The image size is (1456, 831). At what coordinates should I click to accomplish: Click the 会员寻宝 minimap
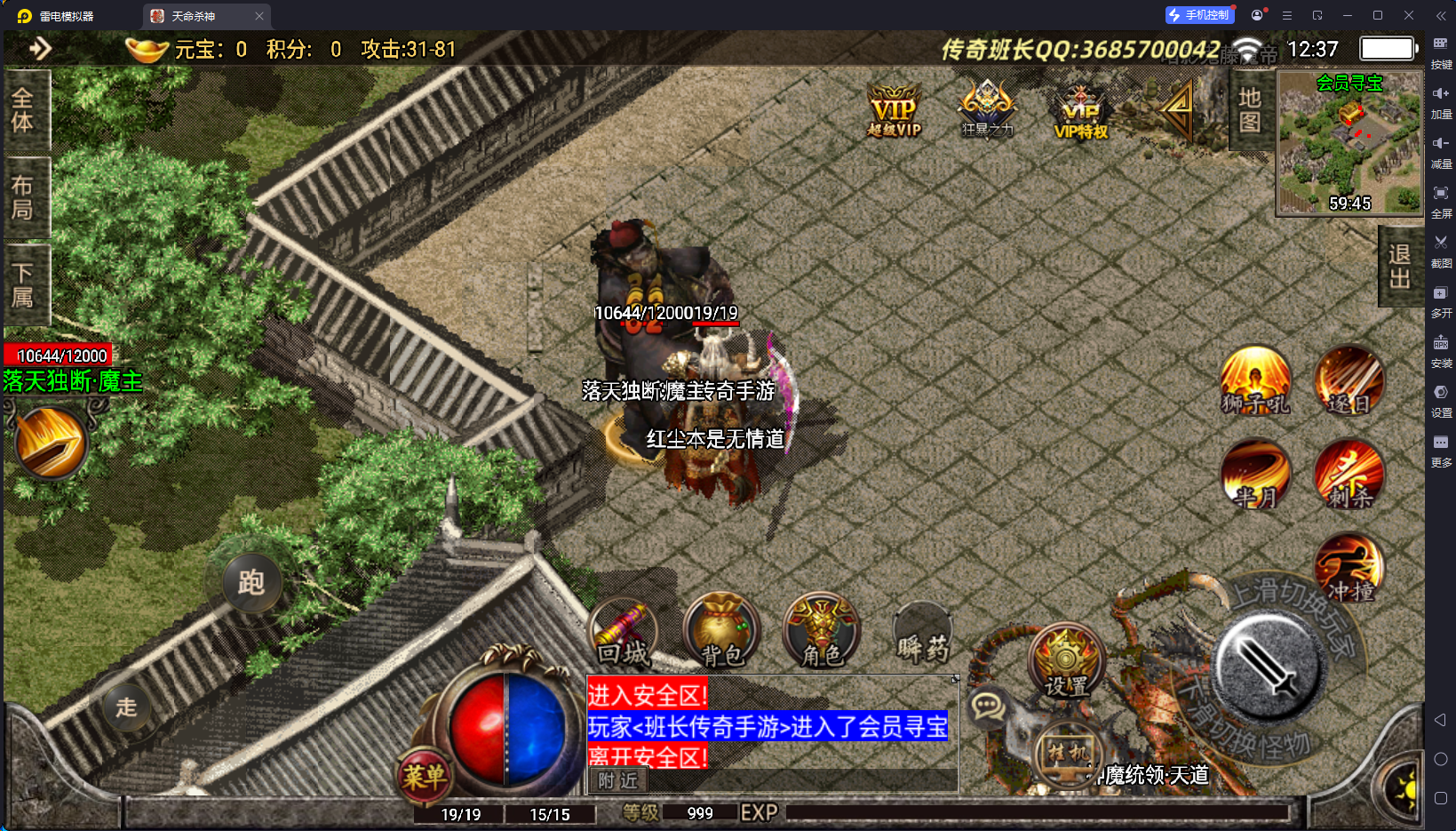click(x=1349, y=142)
